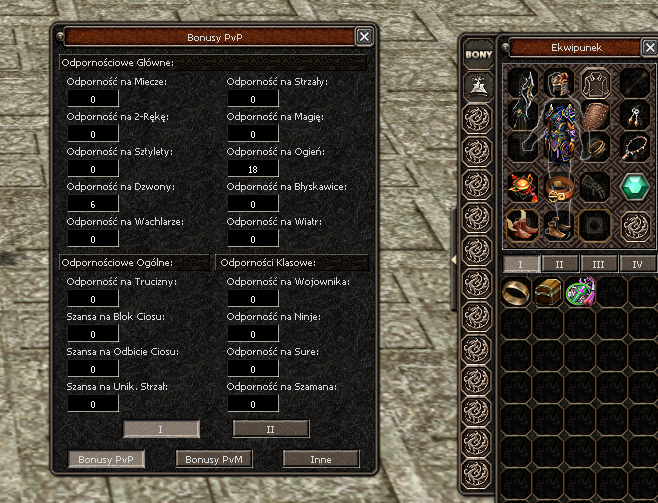Image resolution: width=658 pixels, height=503 pixels.
Task: Switch to inventory page III
Action: [598, 264]
